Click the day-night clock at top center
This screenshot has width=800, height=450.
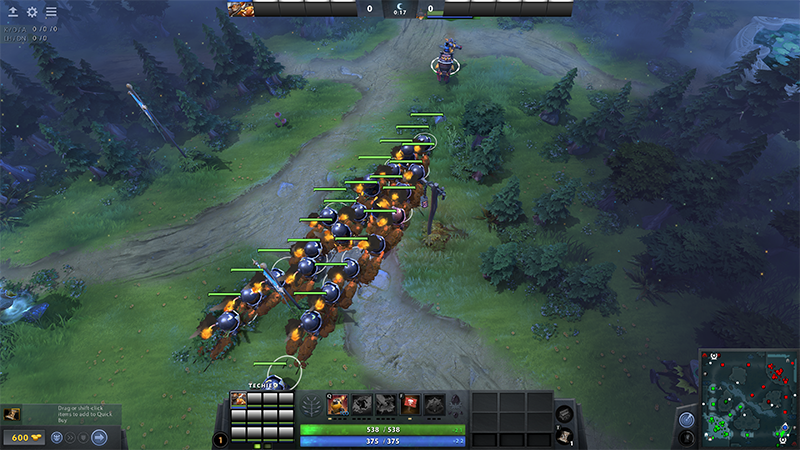point(400,9)
